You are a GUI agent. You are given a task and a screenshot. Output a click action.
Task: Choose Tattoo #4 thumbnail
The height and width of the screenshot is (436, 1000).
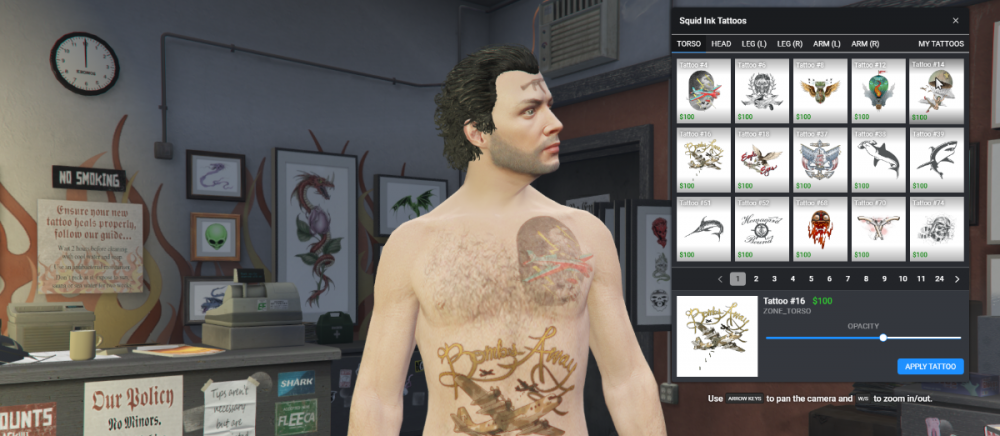coord(703,90)
